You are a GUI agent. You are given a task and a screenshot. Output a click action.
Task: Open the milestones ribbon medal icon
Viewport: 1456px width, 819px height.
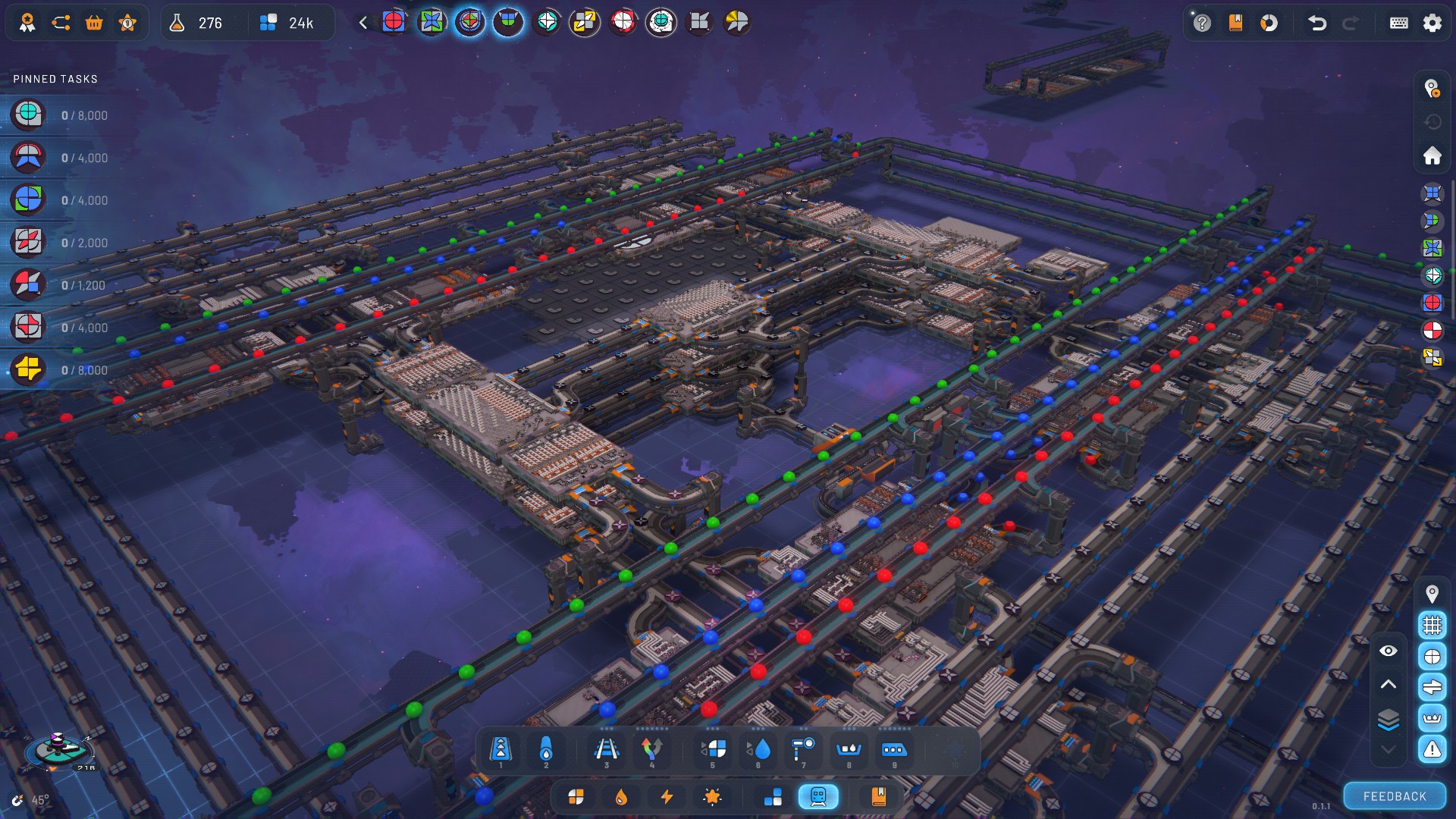click(27, 23)
